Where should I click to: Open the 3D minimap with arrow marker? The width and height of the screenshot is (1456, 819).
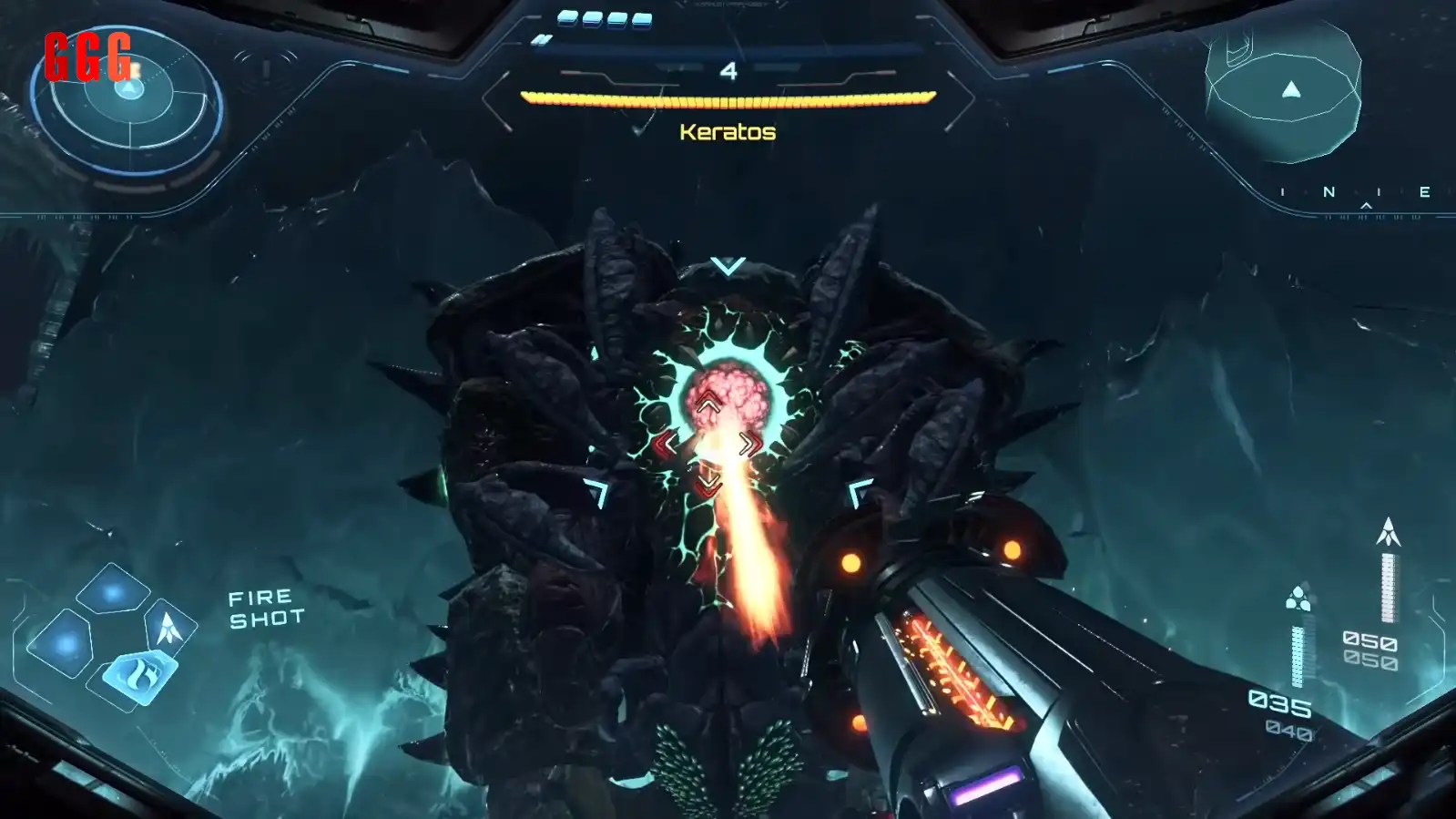click(1283, 89)
